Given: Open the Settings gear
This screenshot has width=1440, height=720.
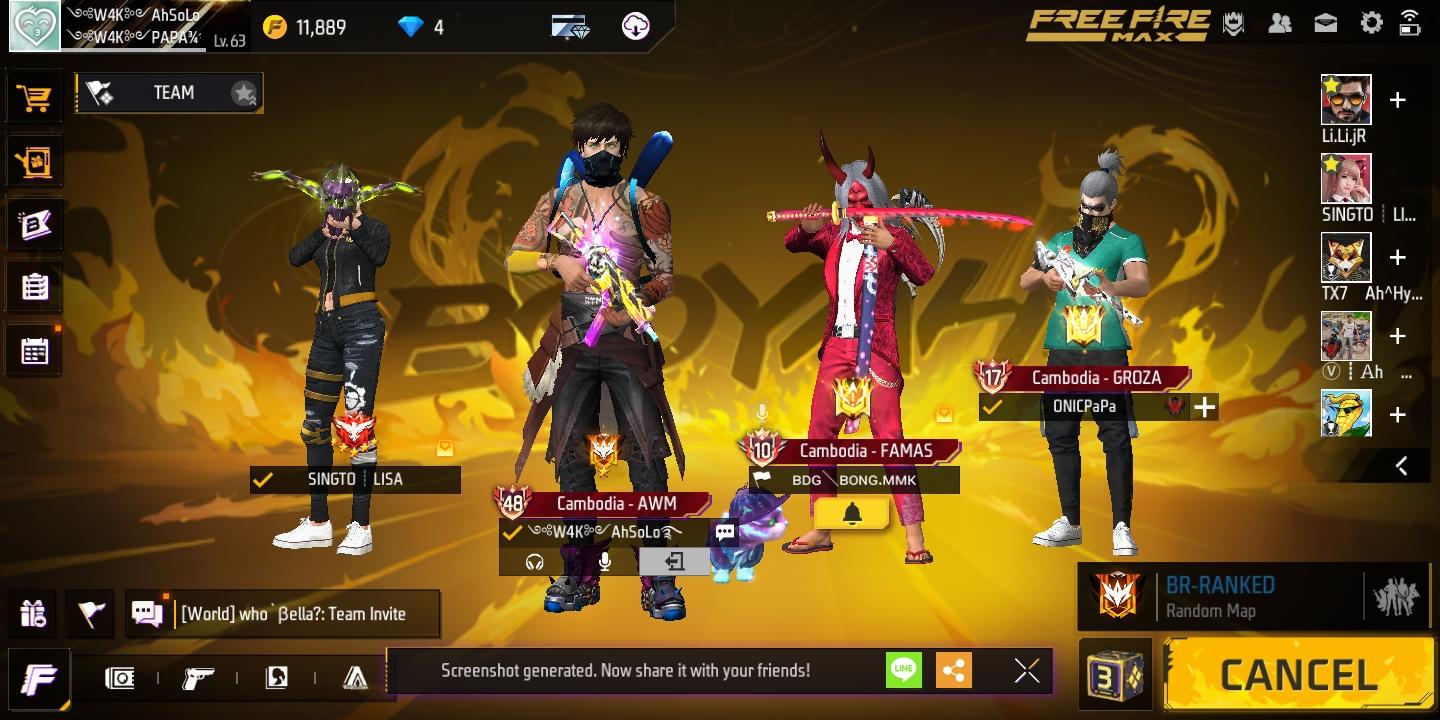Looking at the screenshot, I should pyautogui.click(x=1371, y=22).
